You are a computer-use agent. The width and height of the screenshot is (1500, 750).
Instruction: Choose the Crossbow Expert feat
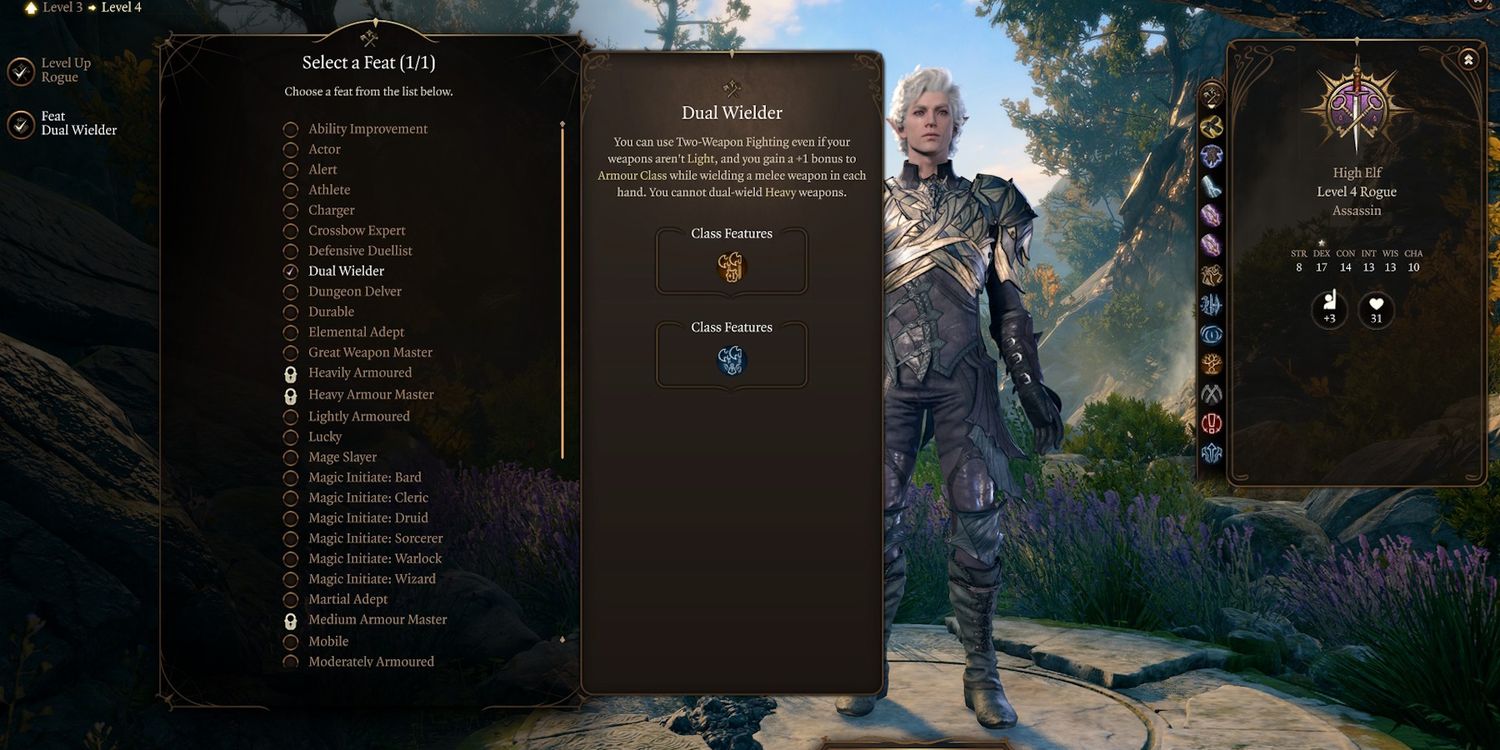[356, 231]
